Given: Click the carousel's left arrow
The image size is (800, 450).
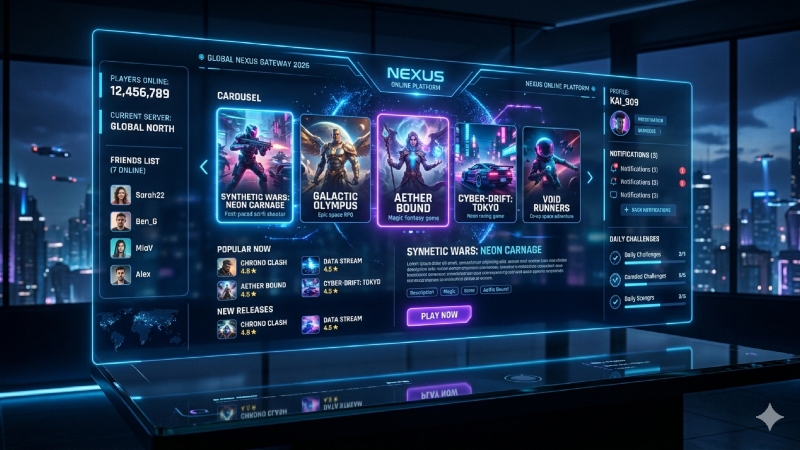Looking at the screenshot, I should pos(205,167).
